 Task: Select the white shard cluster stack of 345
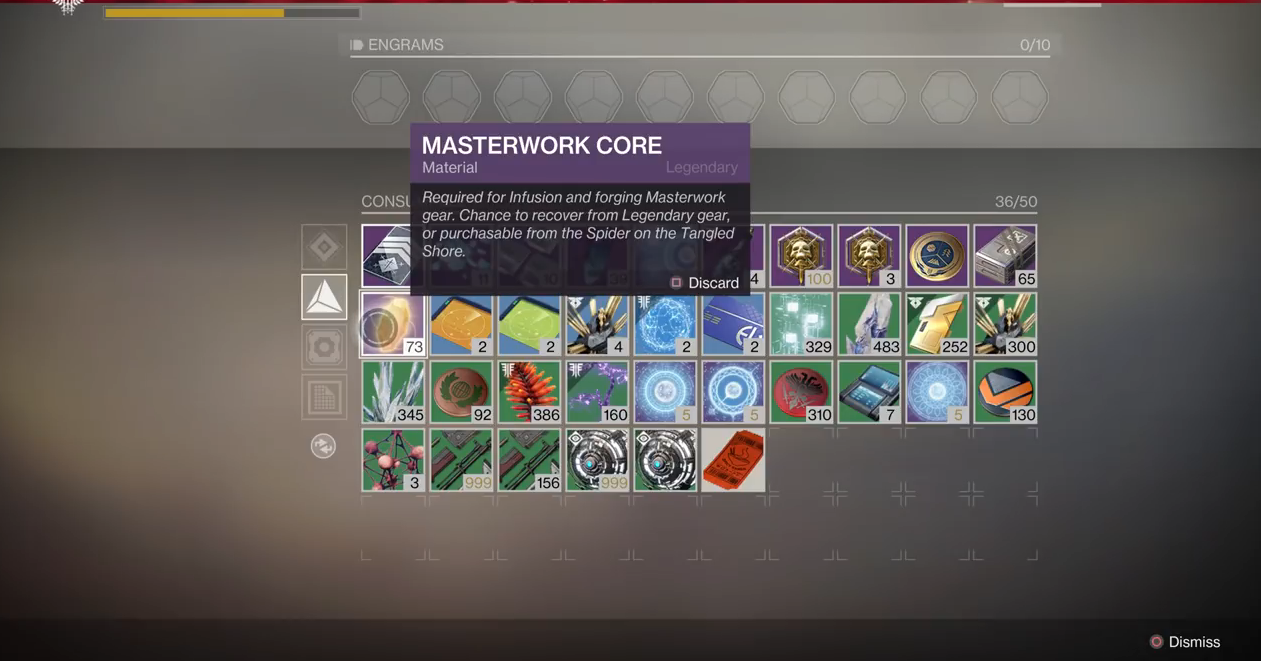click(x=393, y=392)
